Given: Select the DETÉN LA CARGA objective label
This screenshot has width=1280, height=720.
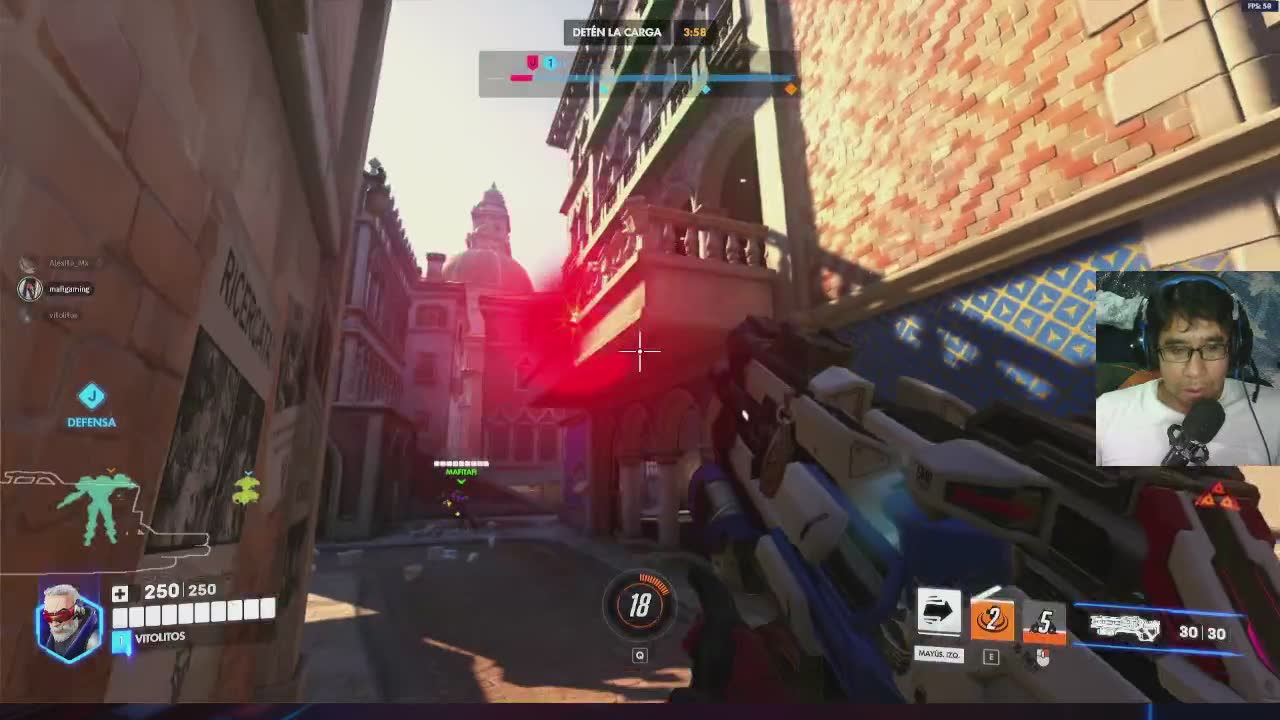Looking at the screenshot, I should pos(617,32).
